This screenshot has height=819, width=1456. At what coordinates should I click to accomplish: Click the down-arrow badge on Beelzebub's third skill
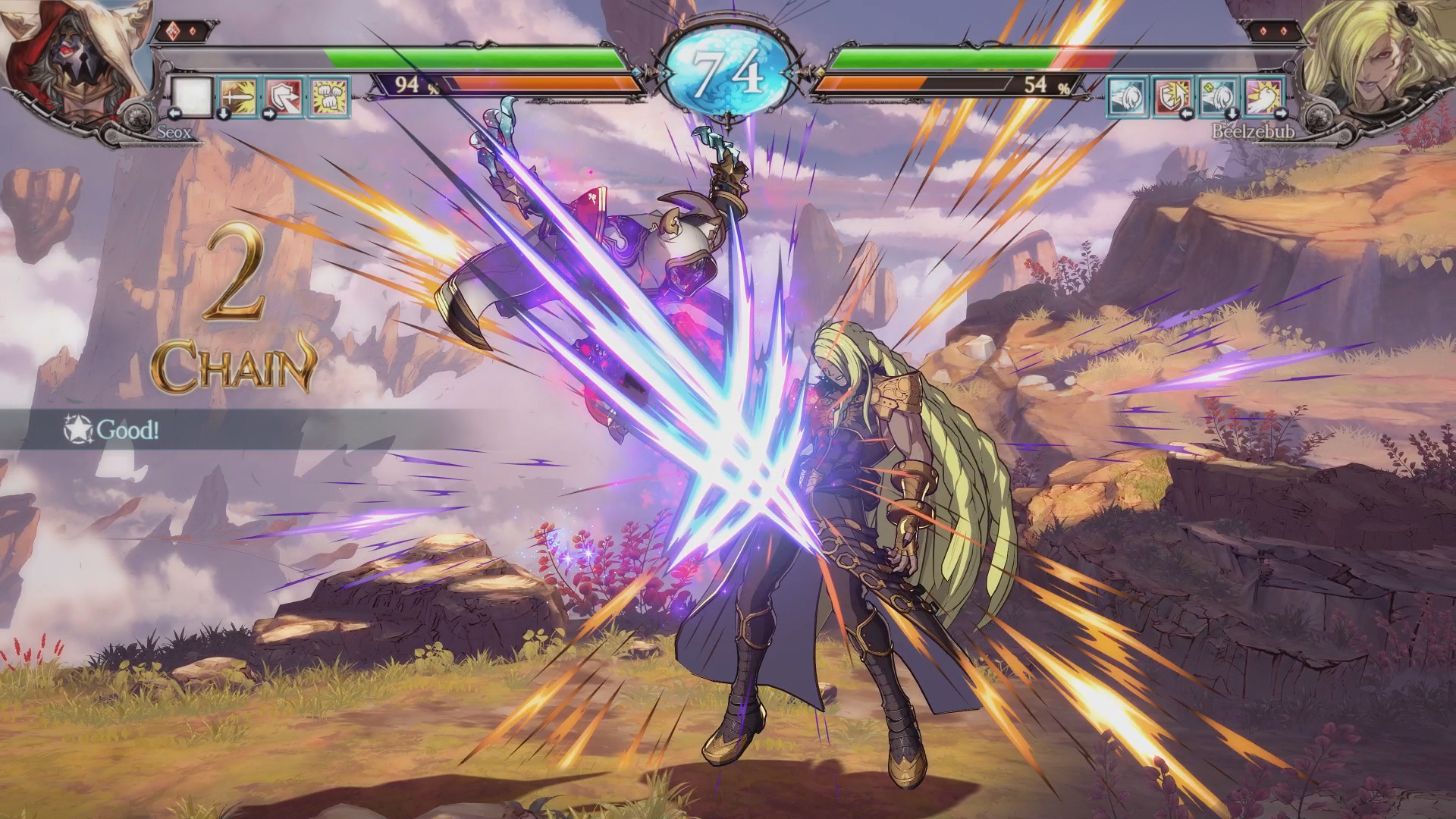tap(1231, 114)
